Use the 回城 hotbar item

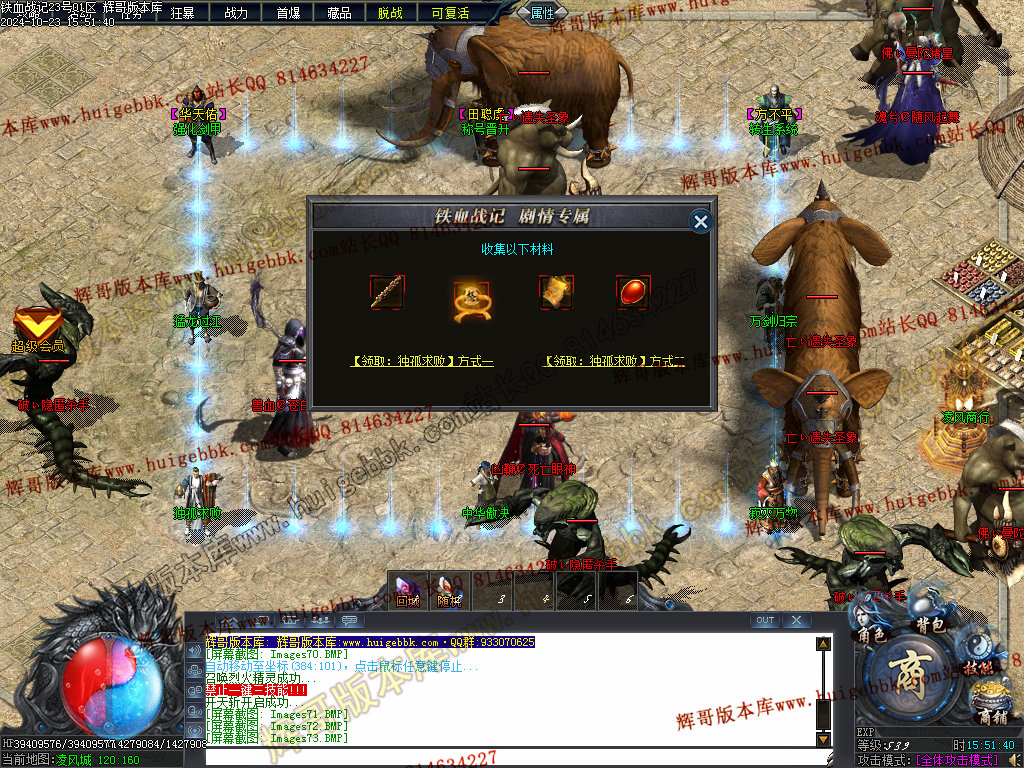tap(407, 590)
